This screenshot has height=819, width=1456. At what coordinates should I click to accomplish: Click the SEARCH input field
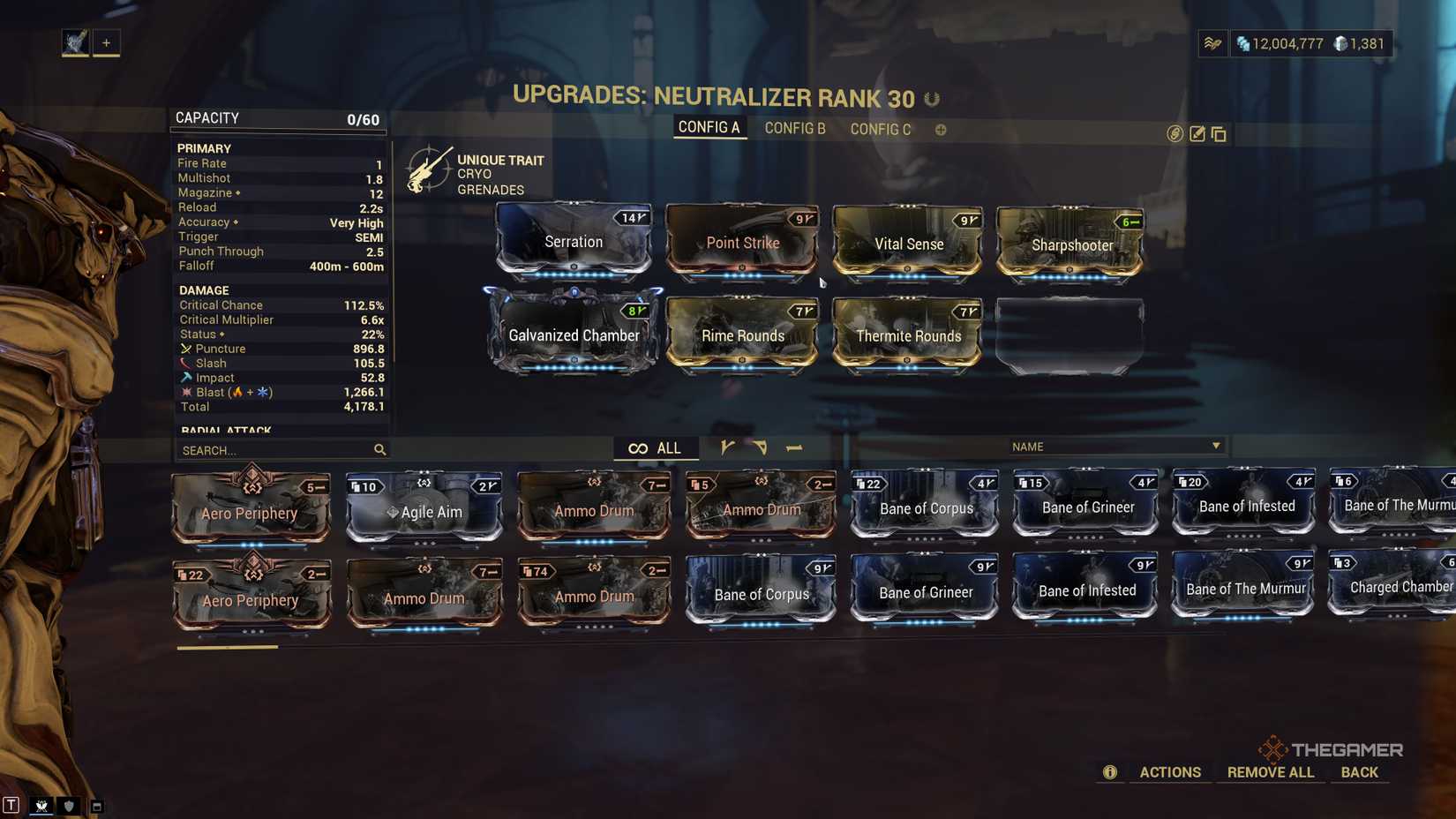pos(265,450)
